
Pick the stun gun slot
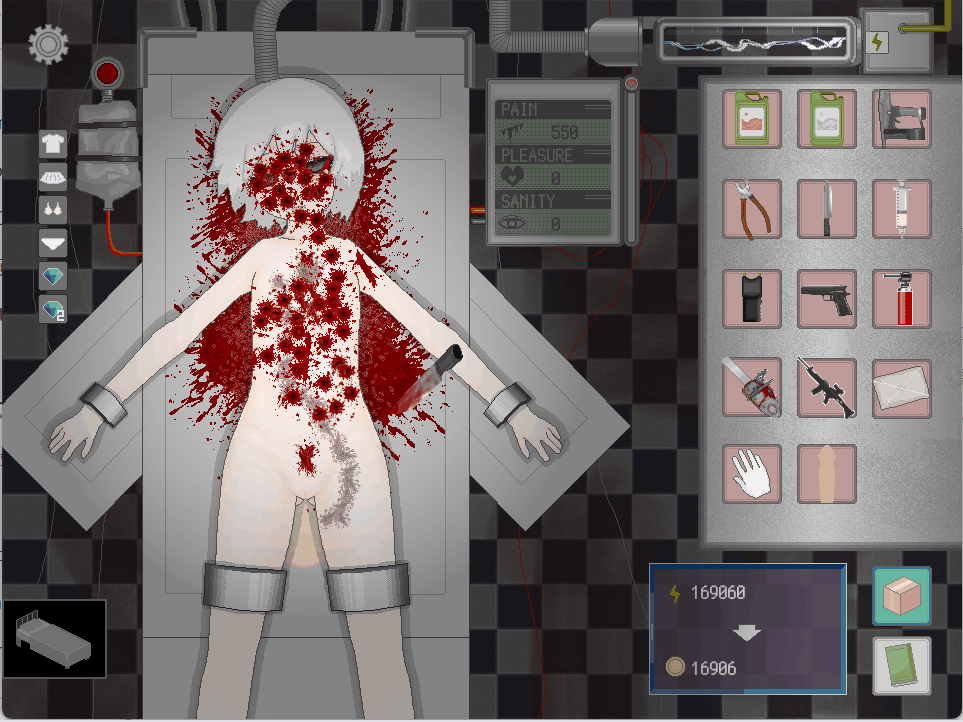pyautogui.click(x=752, y=299)
